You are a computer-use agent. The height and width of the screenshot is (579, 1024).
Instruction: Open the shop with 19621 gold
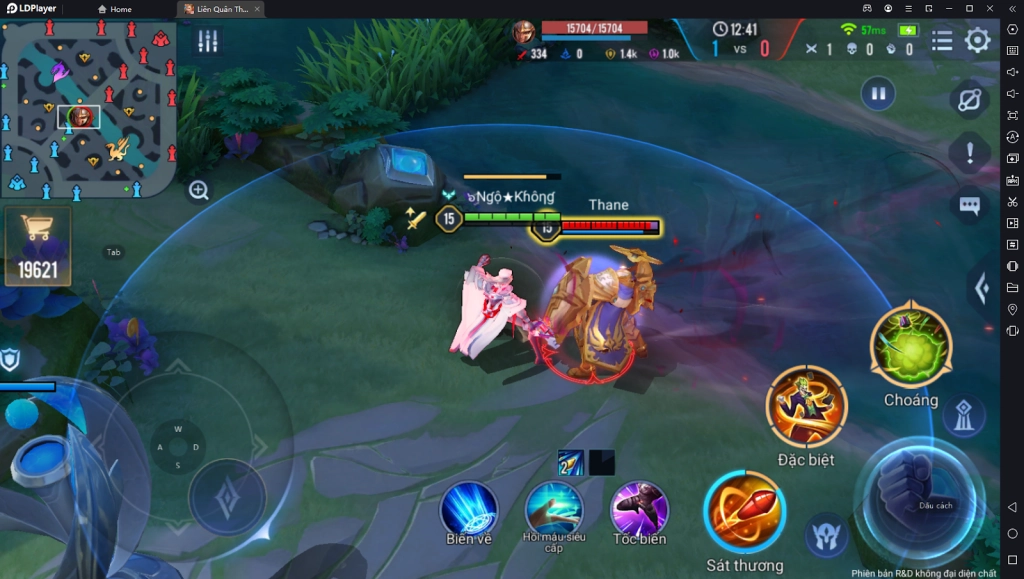point(38,246)
